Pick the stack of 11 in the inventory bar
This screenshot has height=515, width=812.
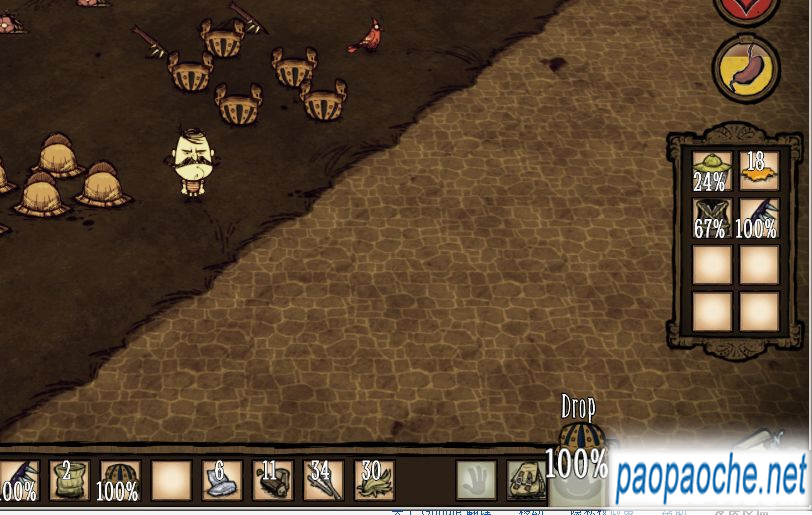pos(273,481)
